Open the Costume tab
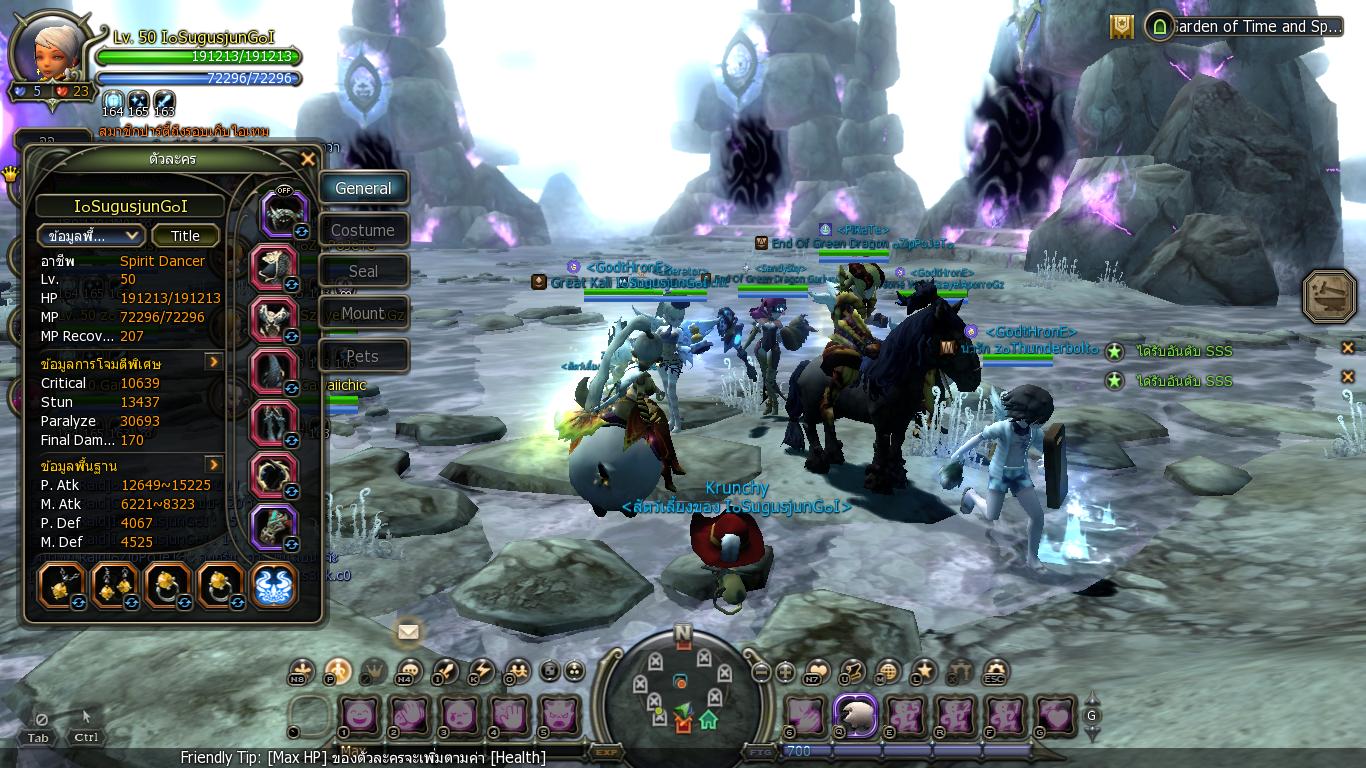This screenshot has height=768, width=1366. click(x=363, y=230)
